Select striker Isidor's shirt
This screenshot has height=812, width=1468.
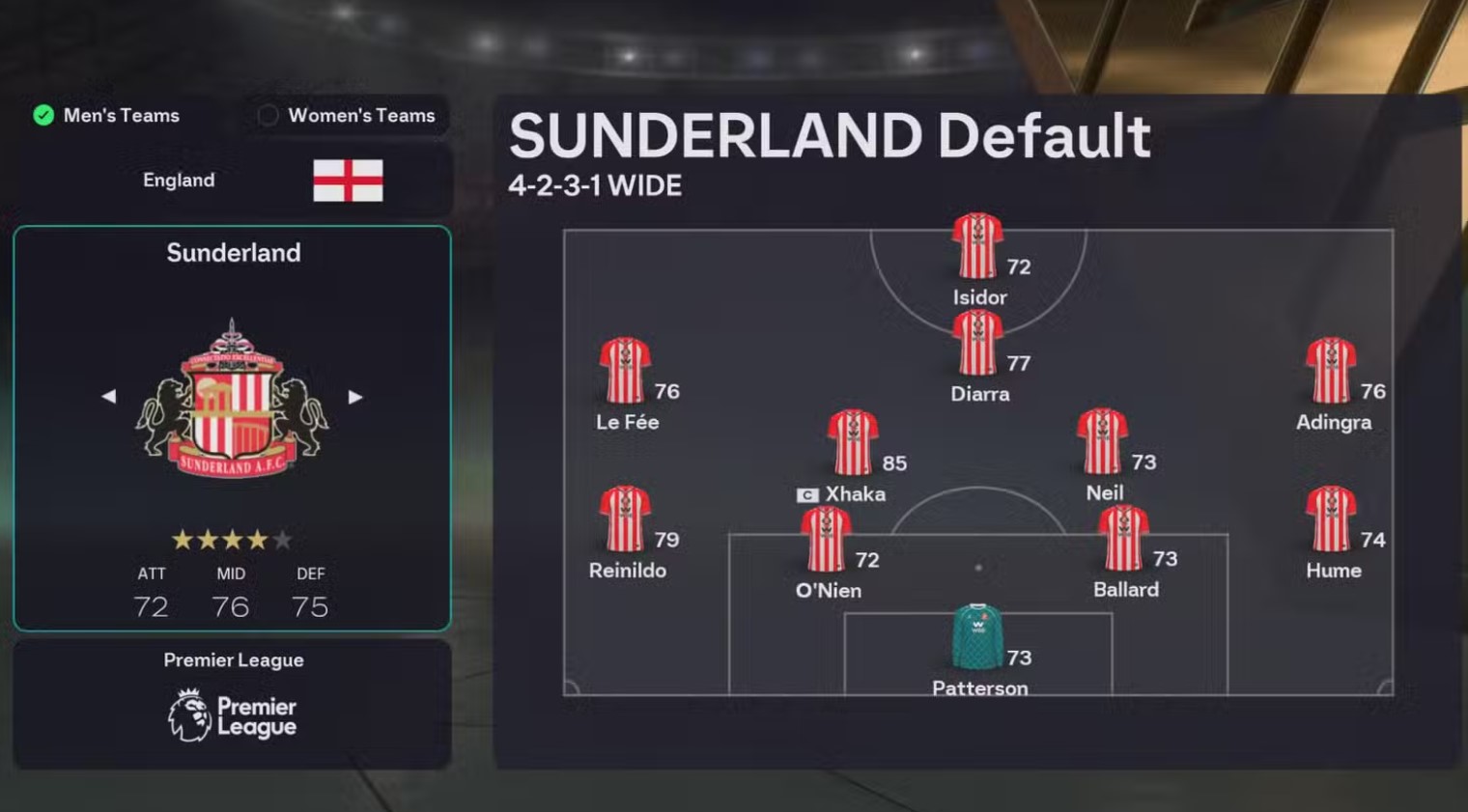tap(977, 246)
